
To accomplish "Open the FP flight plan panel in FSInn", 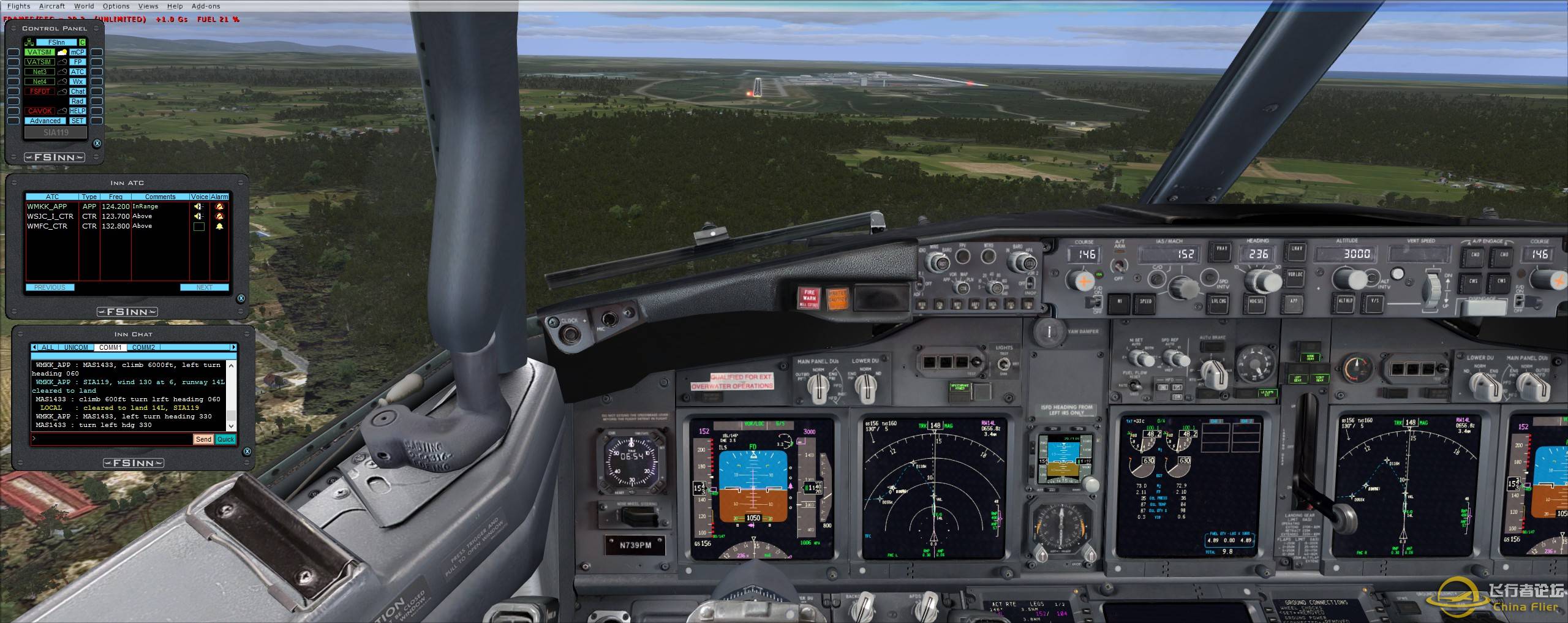I will tap(78, 62).
